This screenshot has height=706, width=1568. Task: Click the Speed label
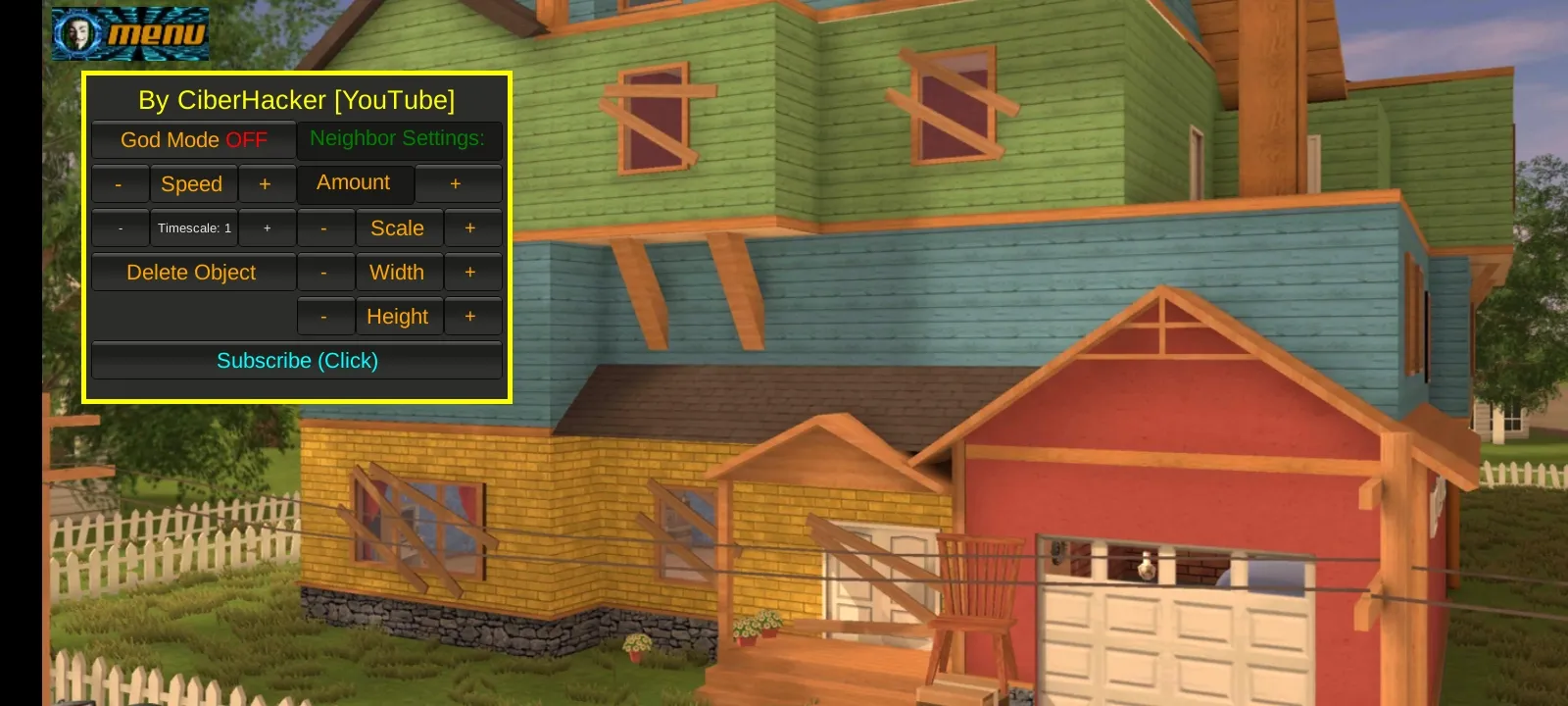[x=193, y=183]
